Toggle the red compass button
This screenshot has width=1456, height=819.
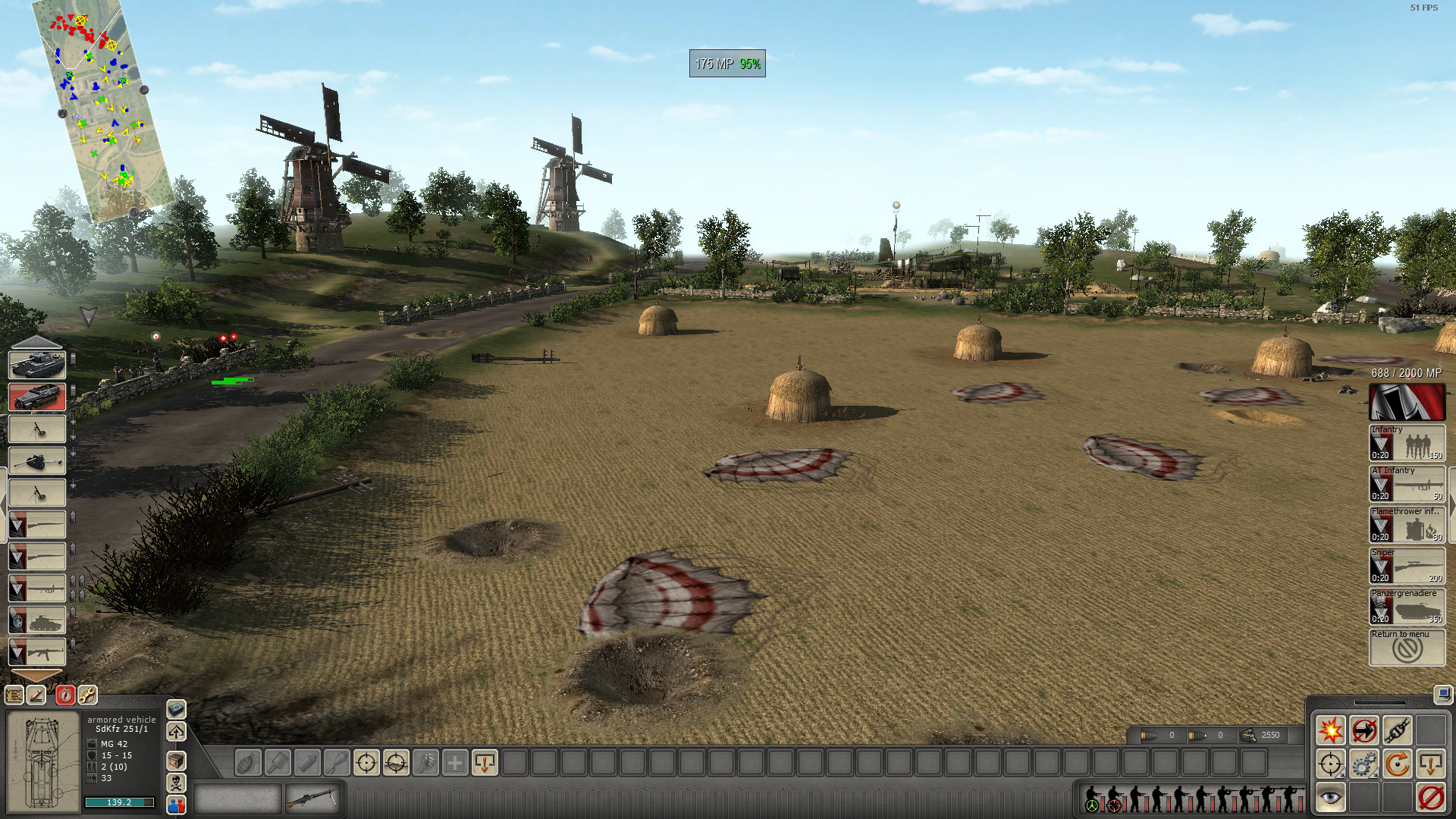tap(65, 695)
